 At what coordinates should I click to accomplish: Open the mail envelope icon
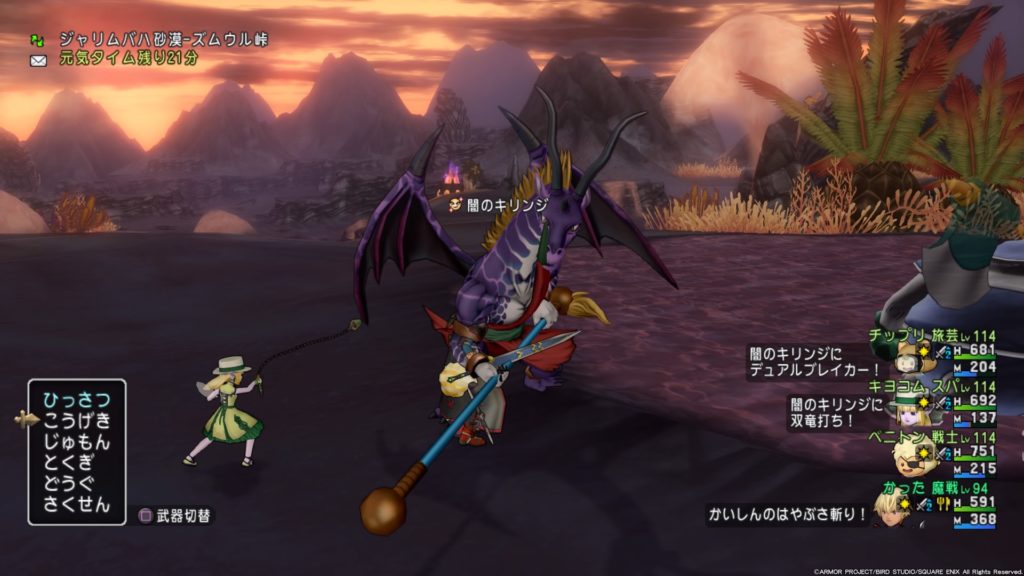[x=38, y=60]
